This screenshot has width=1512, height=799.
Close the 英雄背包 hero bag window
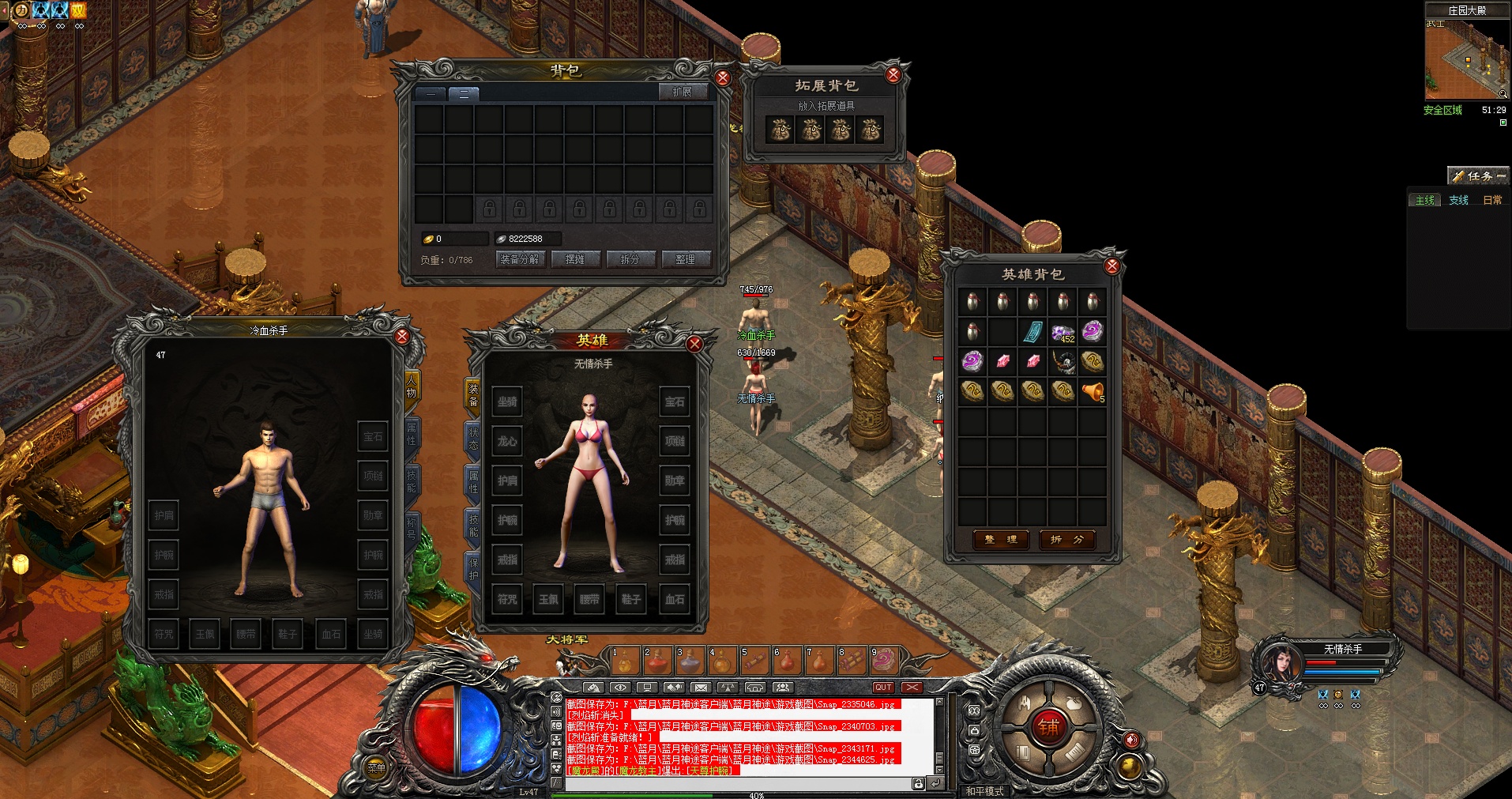1112,266
